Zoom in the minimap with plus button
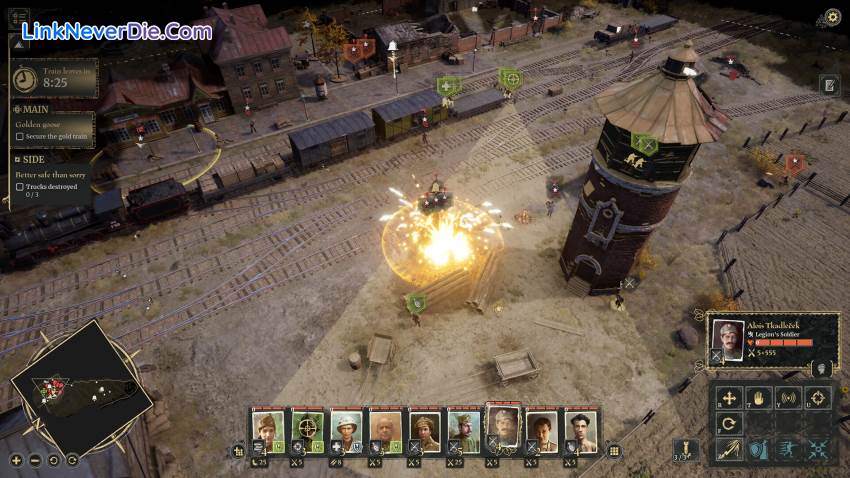The width and height of the screenshot is (850, 478). [x=16, y=460]
